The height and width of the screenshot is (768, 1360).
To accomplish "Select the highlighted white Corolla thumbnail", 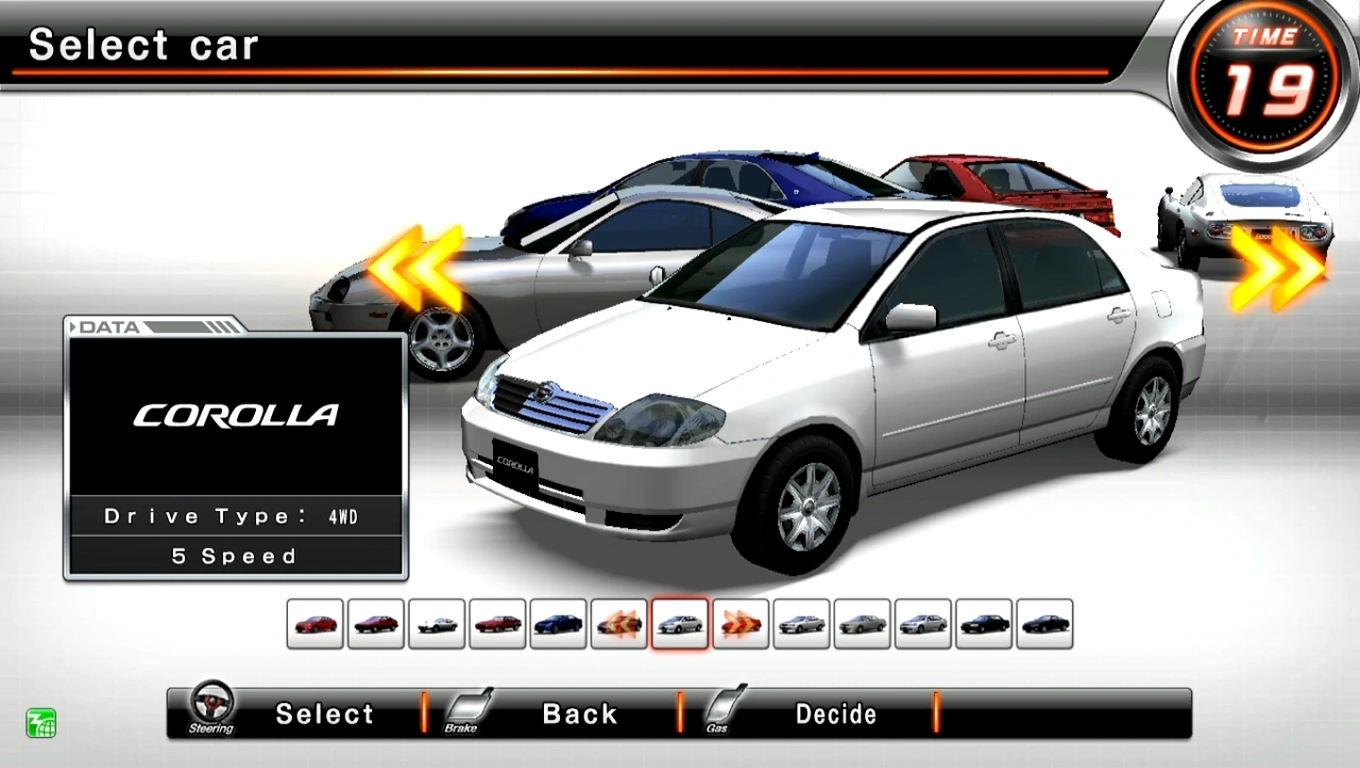I will coord(680,621).
